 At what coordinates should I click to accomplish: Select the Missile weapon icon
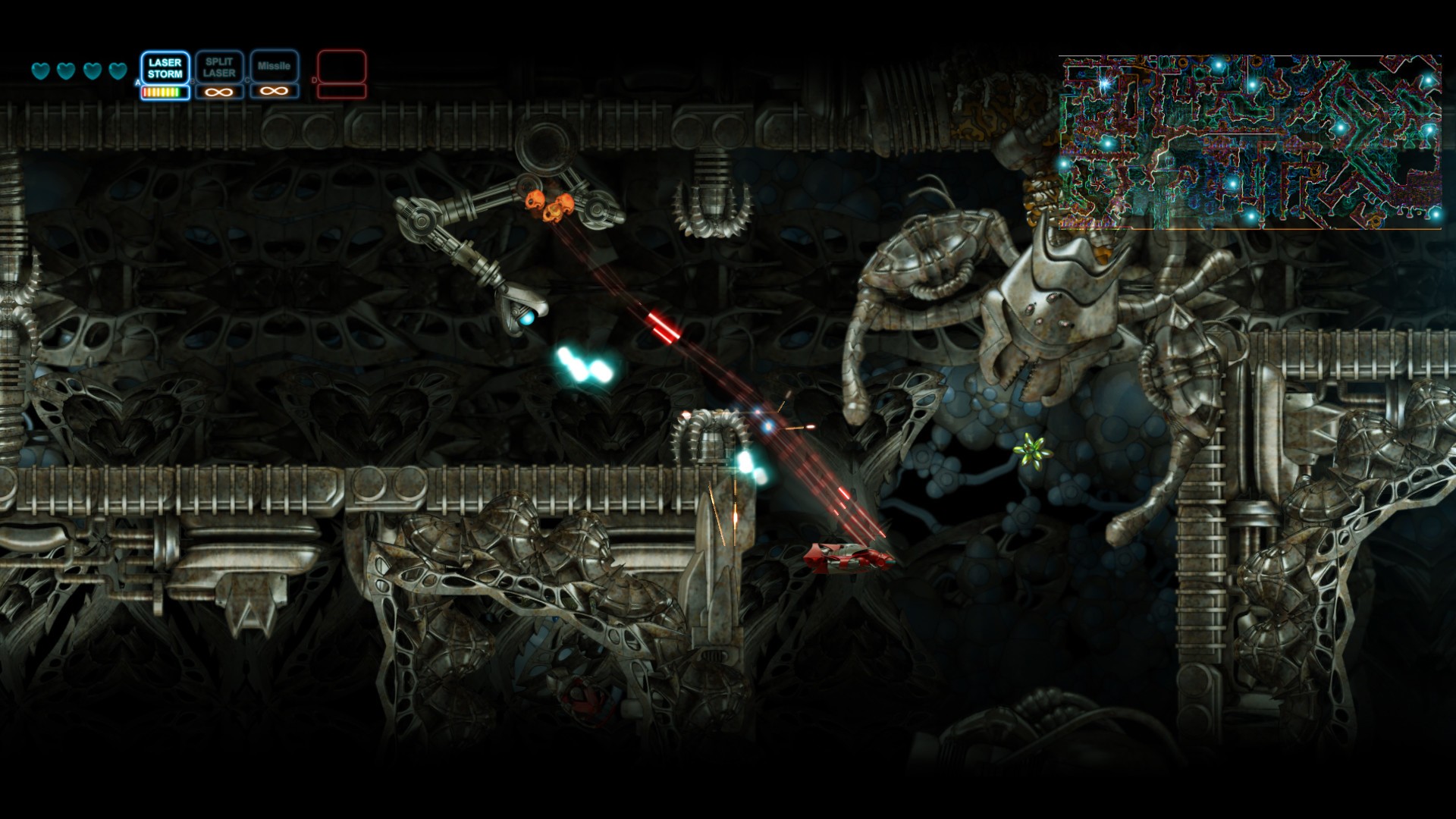pyautogui.click(x=274, y=67)
